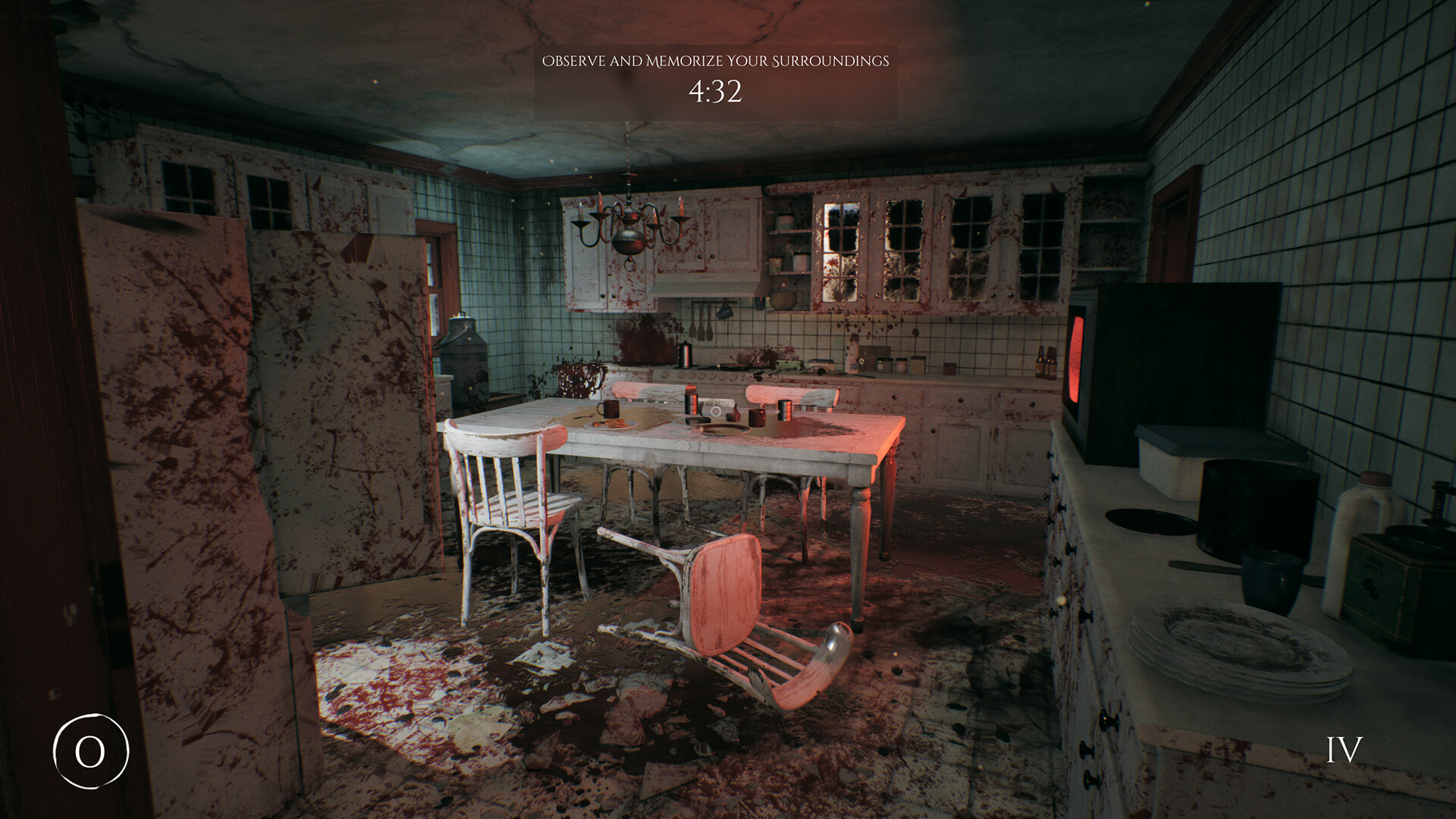Image resolution: width=1456 pixels, height=819 pixels.
Task: Click the circular O prompt icon
Action: [x=91, y=752]
